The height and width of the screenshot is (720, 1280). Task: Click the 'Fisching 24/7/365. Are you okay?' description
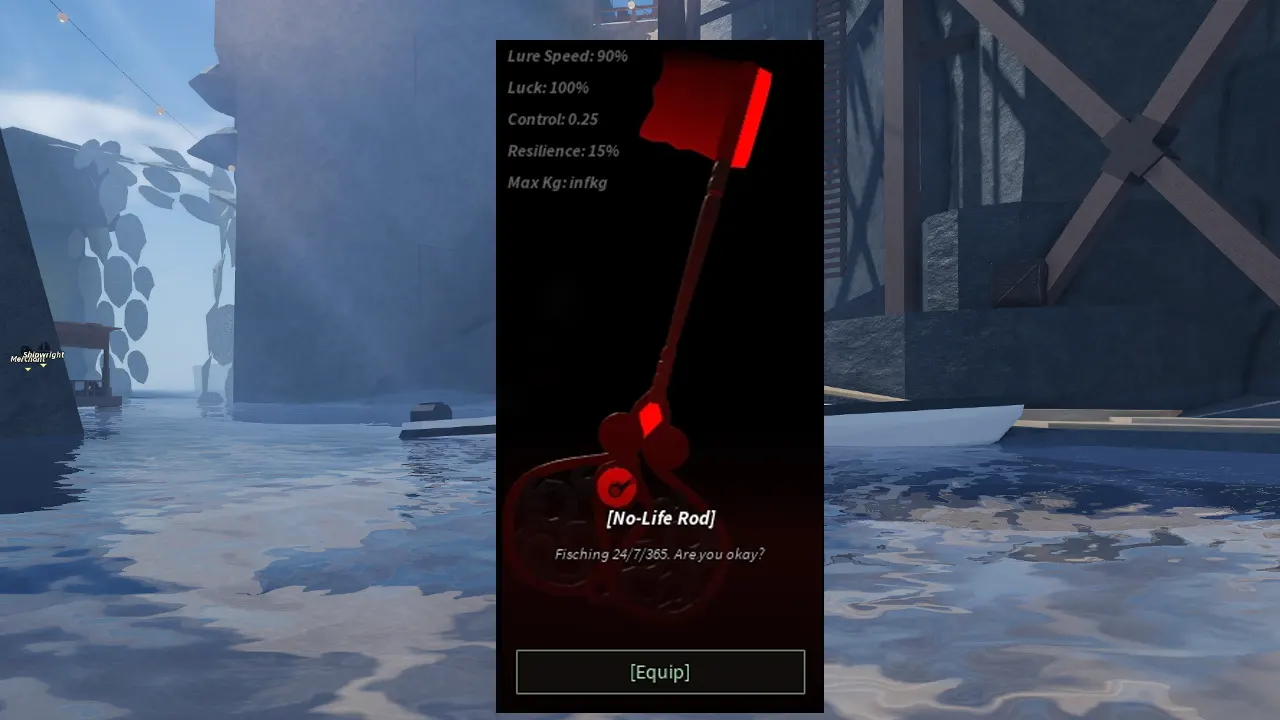[x=660, y=552]
